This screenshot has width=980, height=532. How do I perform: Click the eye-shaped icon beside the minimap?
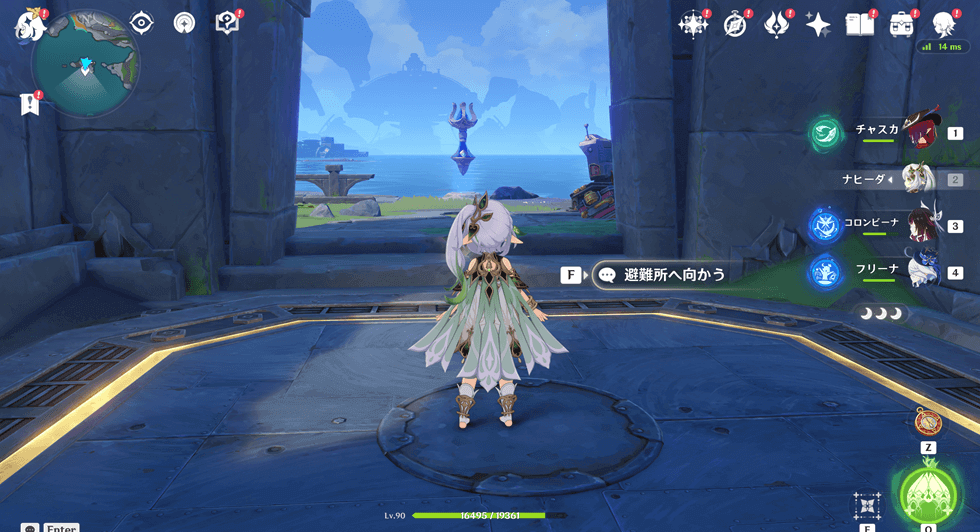tap(142, 23)
